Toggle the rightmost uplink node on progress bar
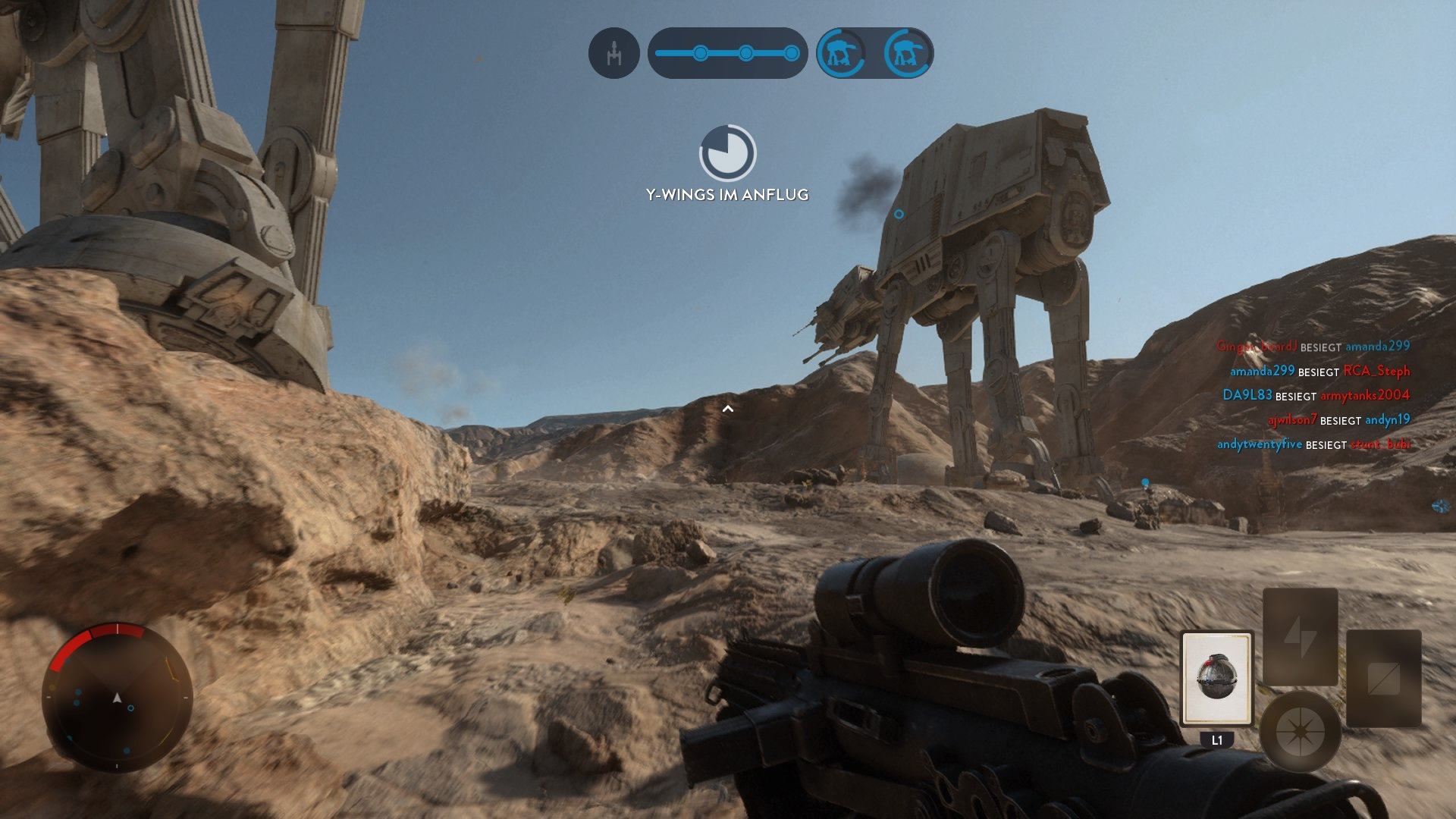This screenshot has width=1456, height=819. pos(791,53)
